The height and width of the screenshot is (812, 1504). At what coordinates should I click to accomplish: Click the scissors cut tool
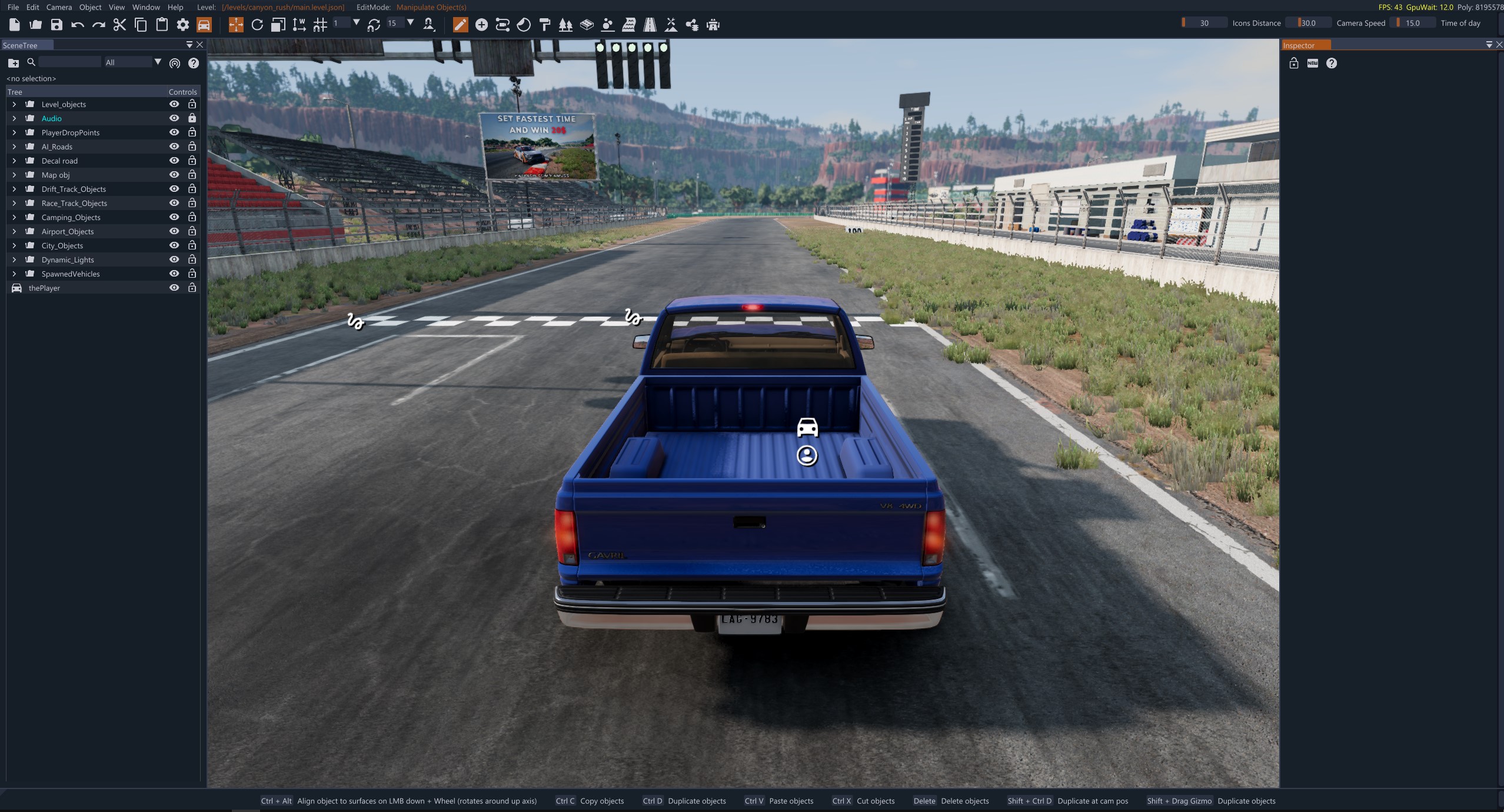tap(119, 25)
